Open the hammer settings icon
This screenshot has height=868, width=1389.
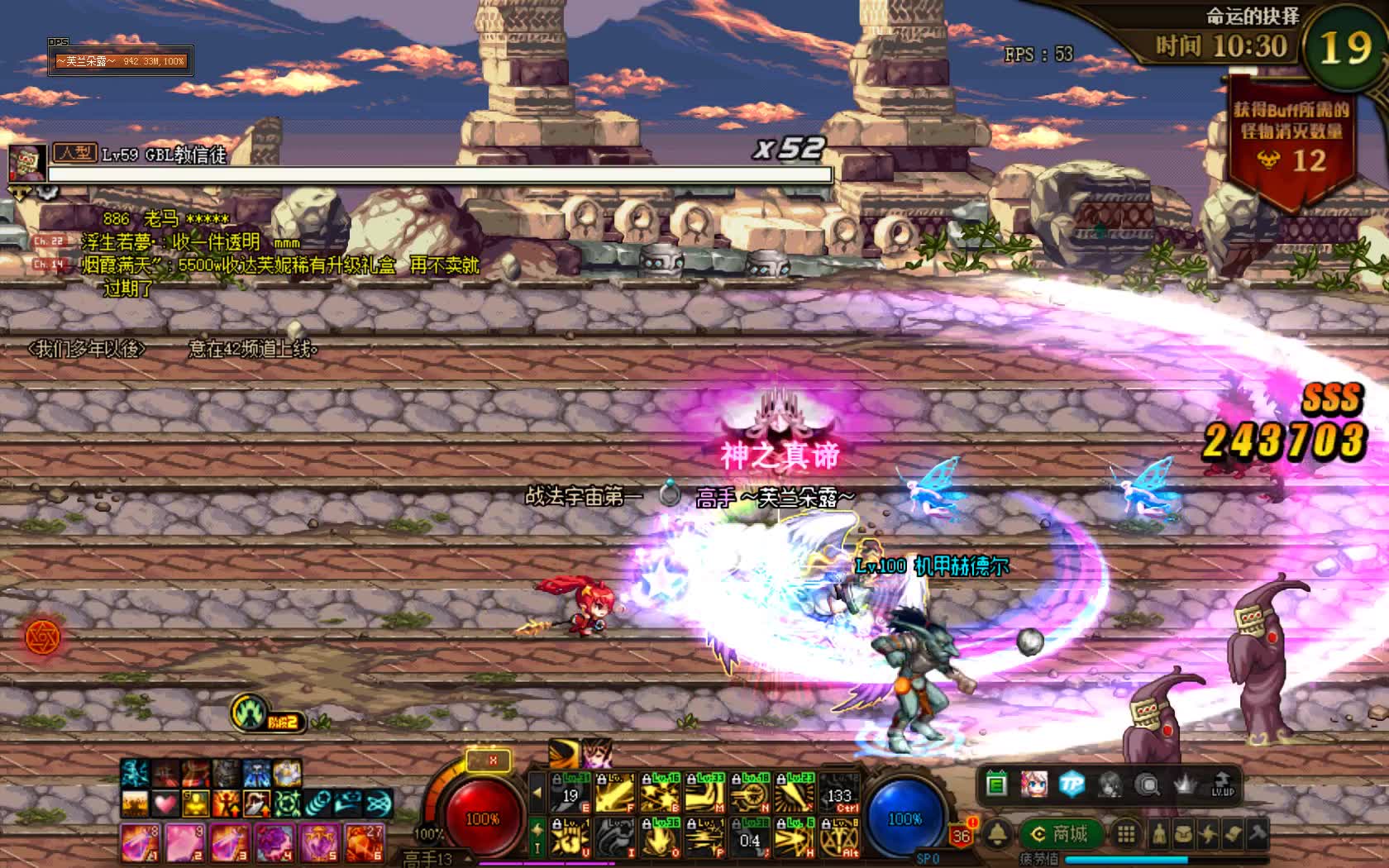pos(1257,833)
